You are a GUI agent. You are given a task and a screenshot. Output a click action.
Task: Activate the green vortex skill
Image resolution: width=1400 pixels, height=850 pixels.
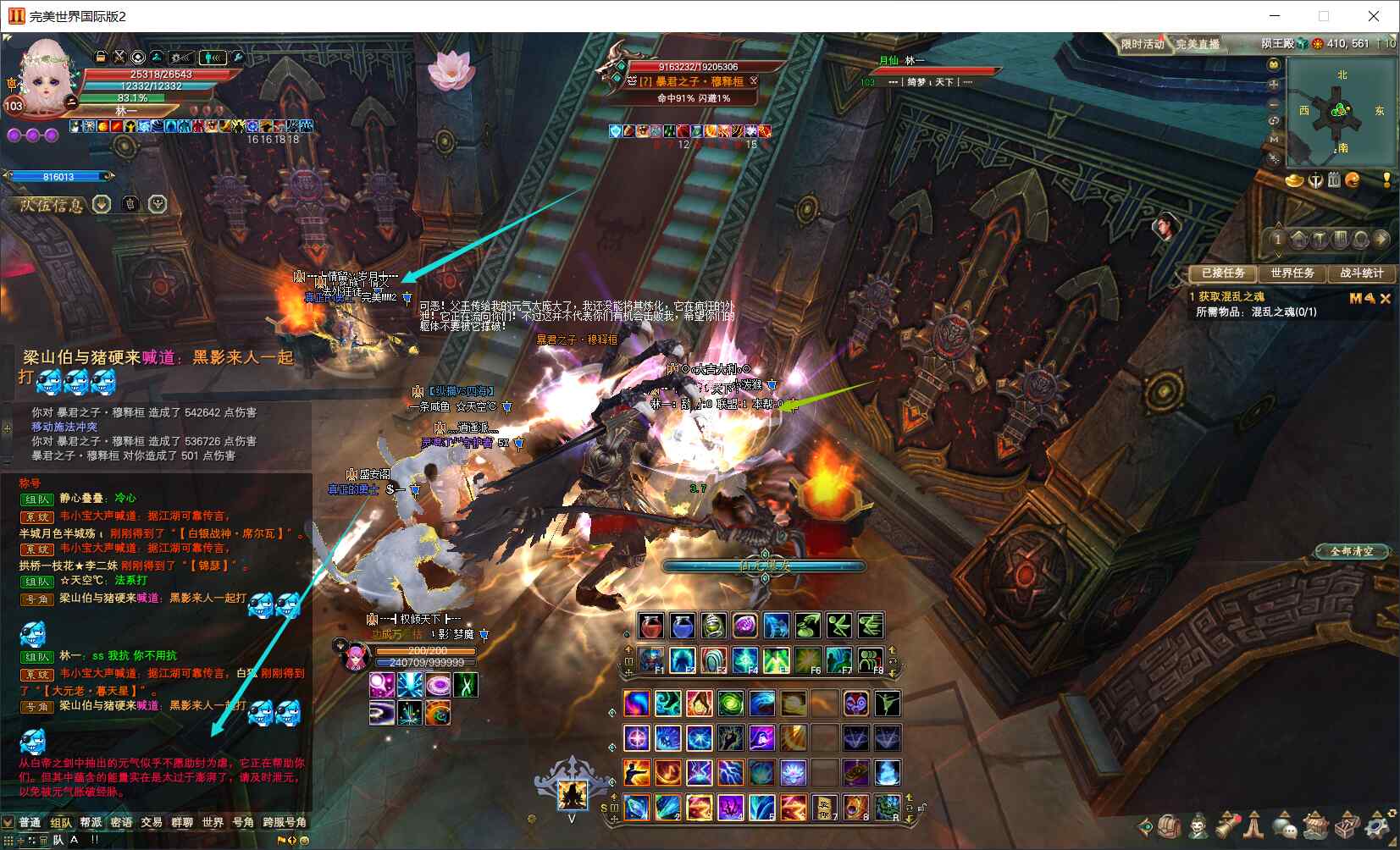(730, 703)
